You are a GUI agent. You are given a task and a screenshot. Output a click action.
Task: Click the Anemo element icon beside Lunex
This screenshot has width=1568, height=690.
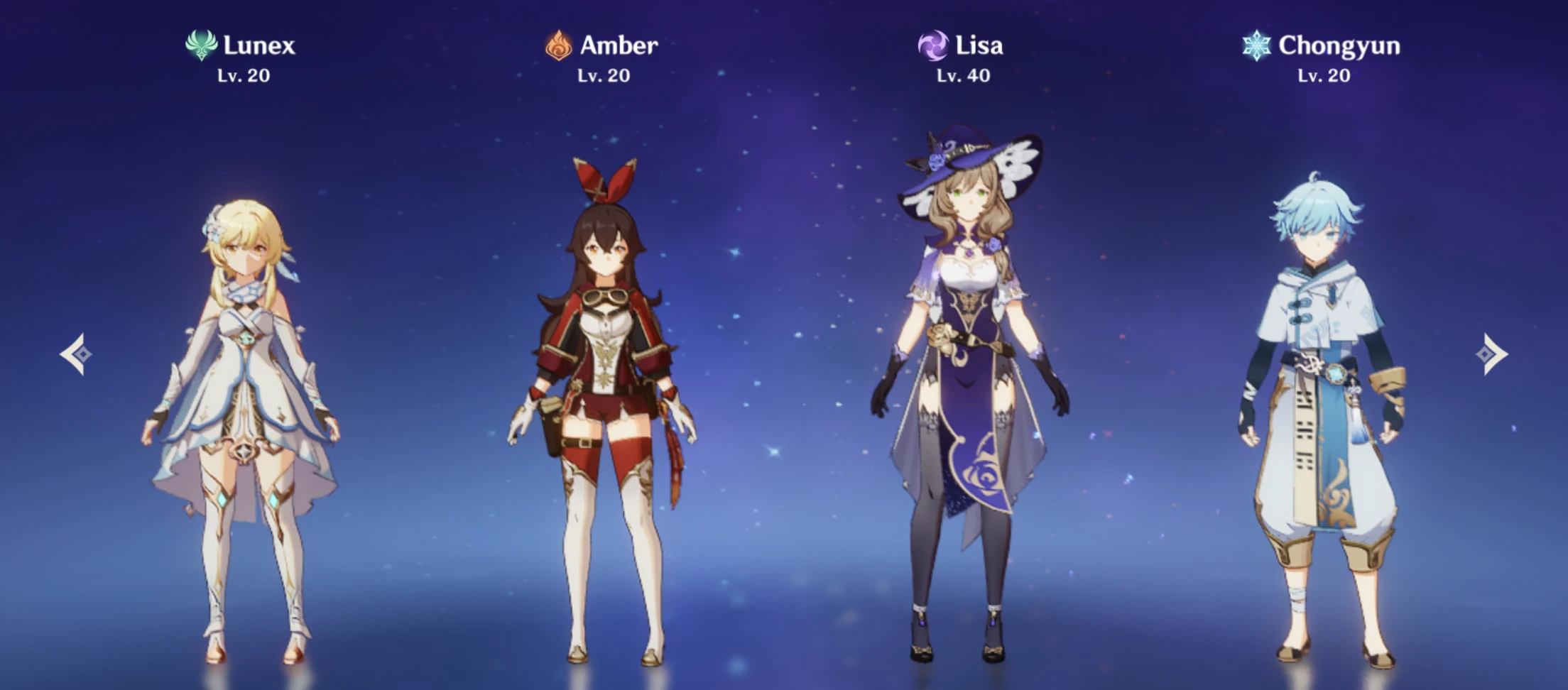click(x=201, y=47)
